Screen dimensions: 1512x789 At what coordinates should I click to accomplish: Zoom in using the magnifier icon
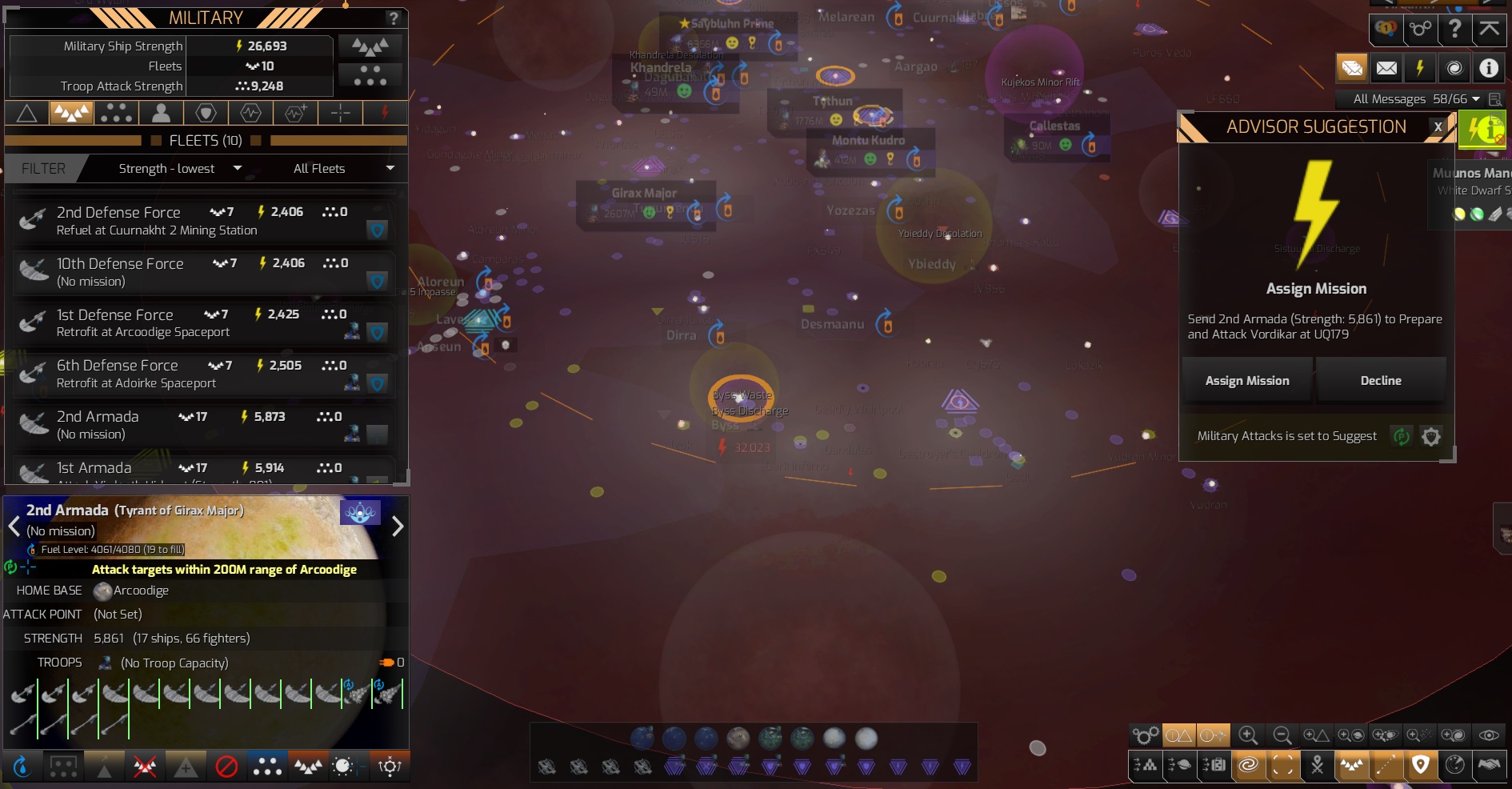(1246, 735)
